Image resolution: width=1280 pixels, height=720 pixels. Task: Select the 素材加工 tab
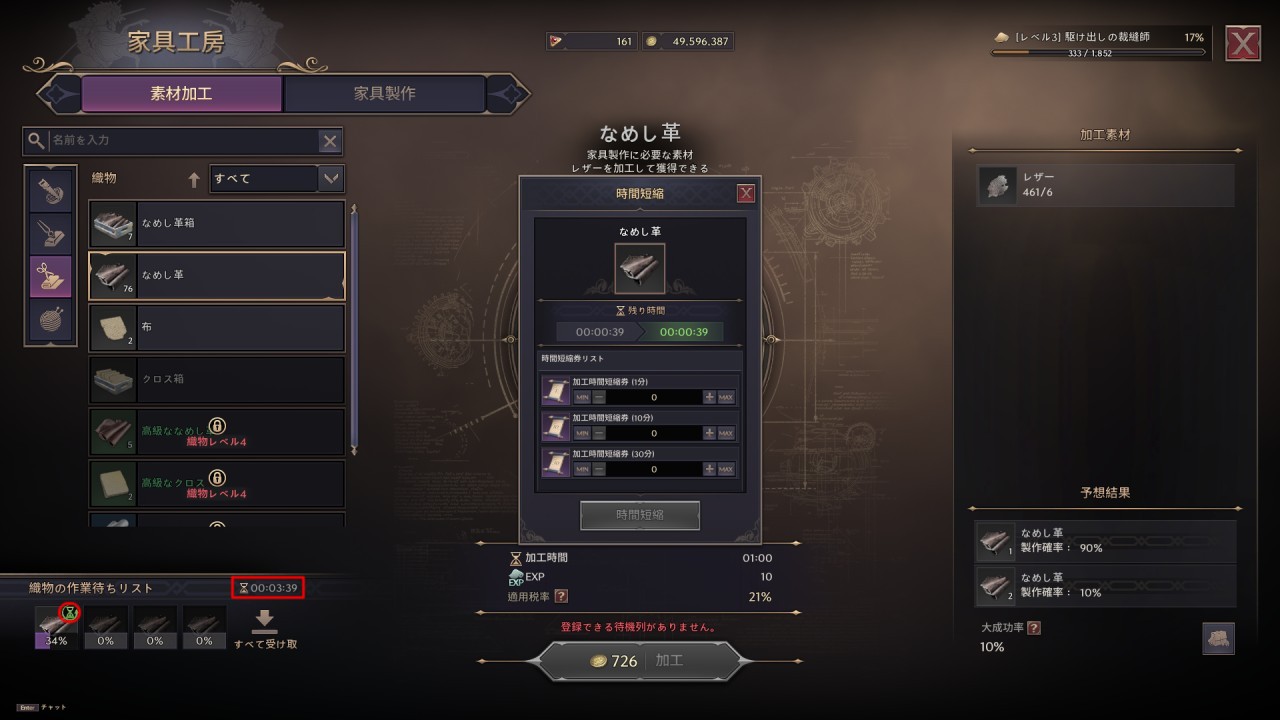pyautogui.click(x=181, y=94)
